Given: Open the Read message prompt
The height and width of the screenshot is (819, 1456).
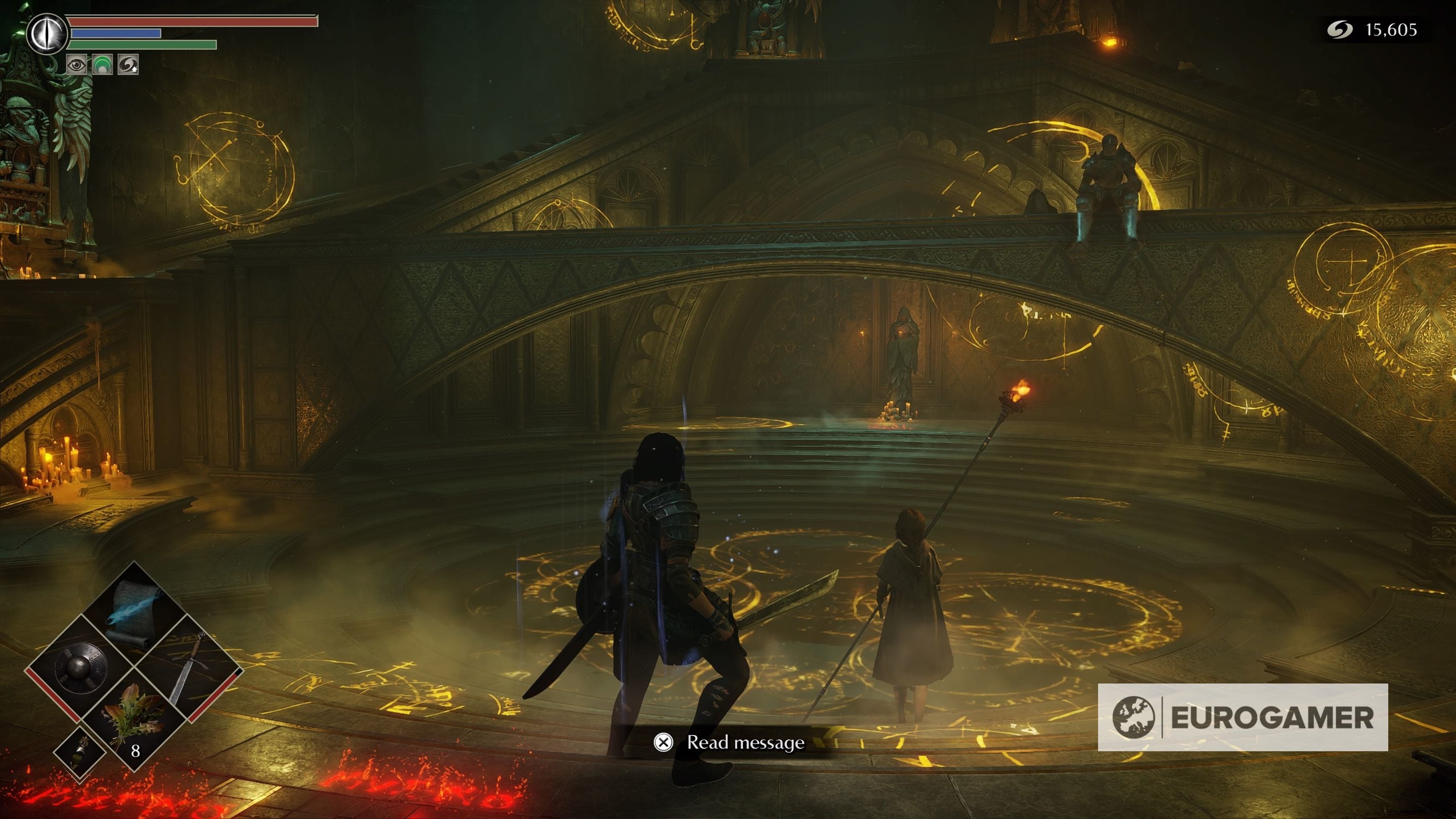Looking at the screenshot, I should (746, 744).
